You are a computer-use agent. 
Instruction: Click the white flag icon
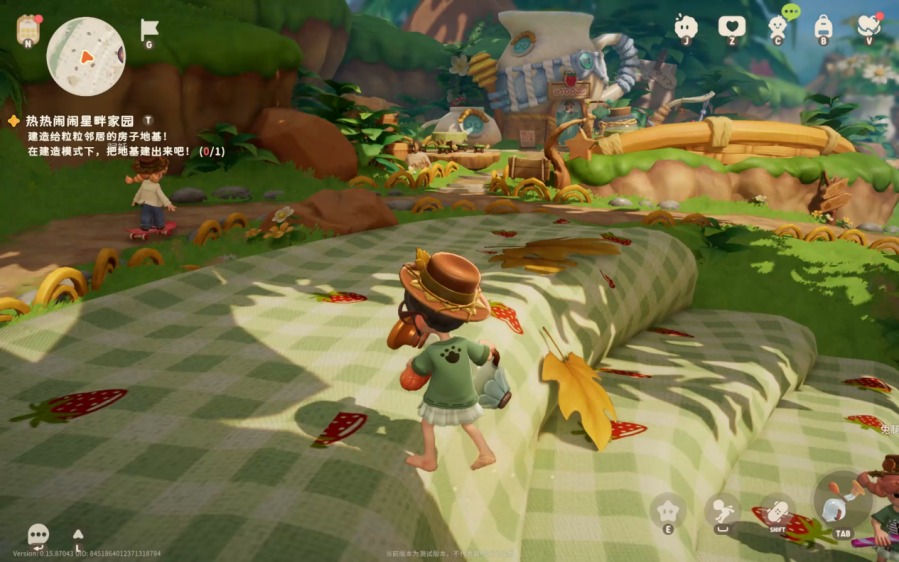pyautogui.click(x=149, y=29)
